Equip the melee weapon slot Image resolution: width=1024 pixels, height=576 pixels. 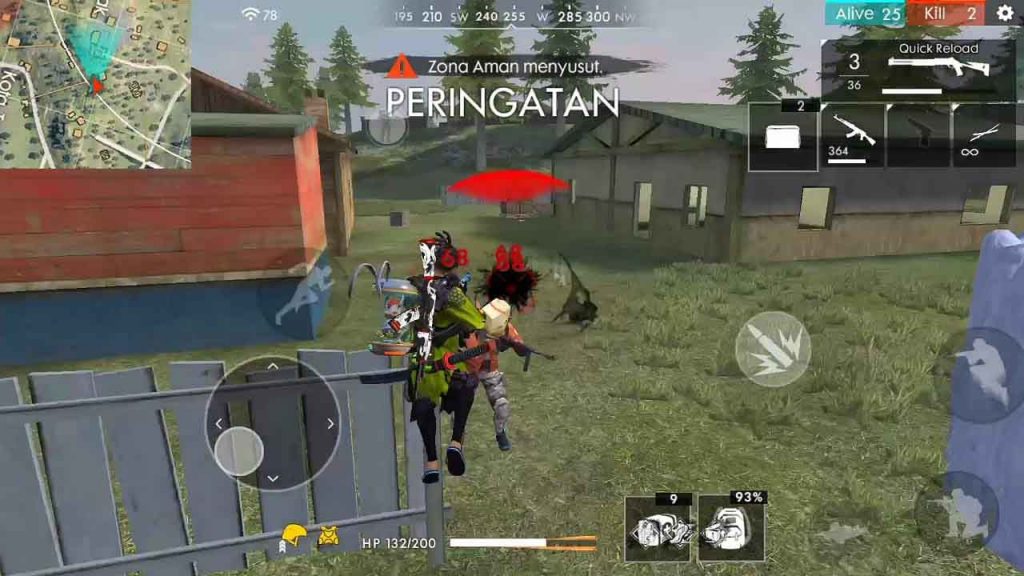(984, 135)
